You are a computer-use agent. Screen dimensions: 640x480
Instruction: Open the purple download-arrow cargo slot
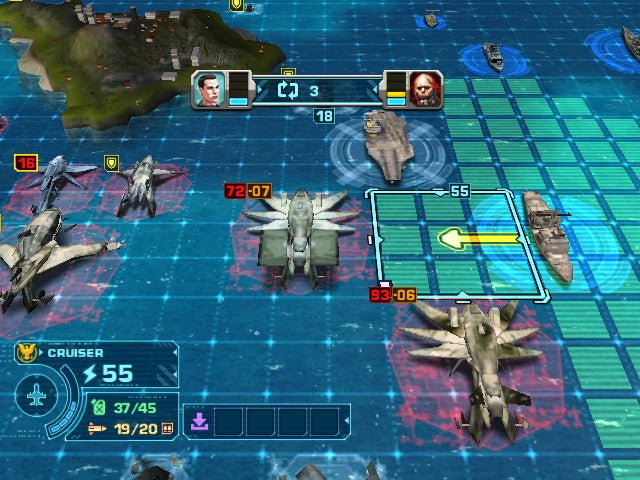(199, 421)
